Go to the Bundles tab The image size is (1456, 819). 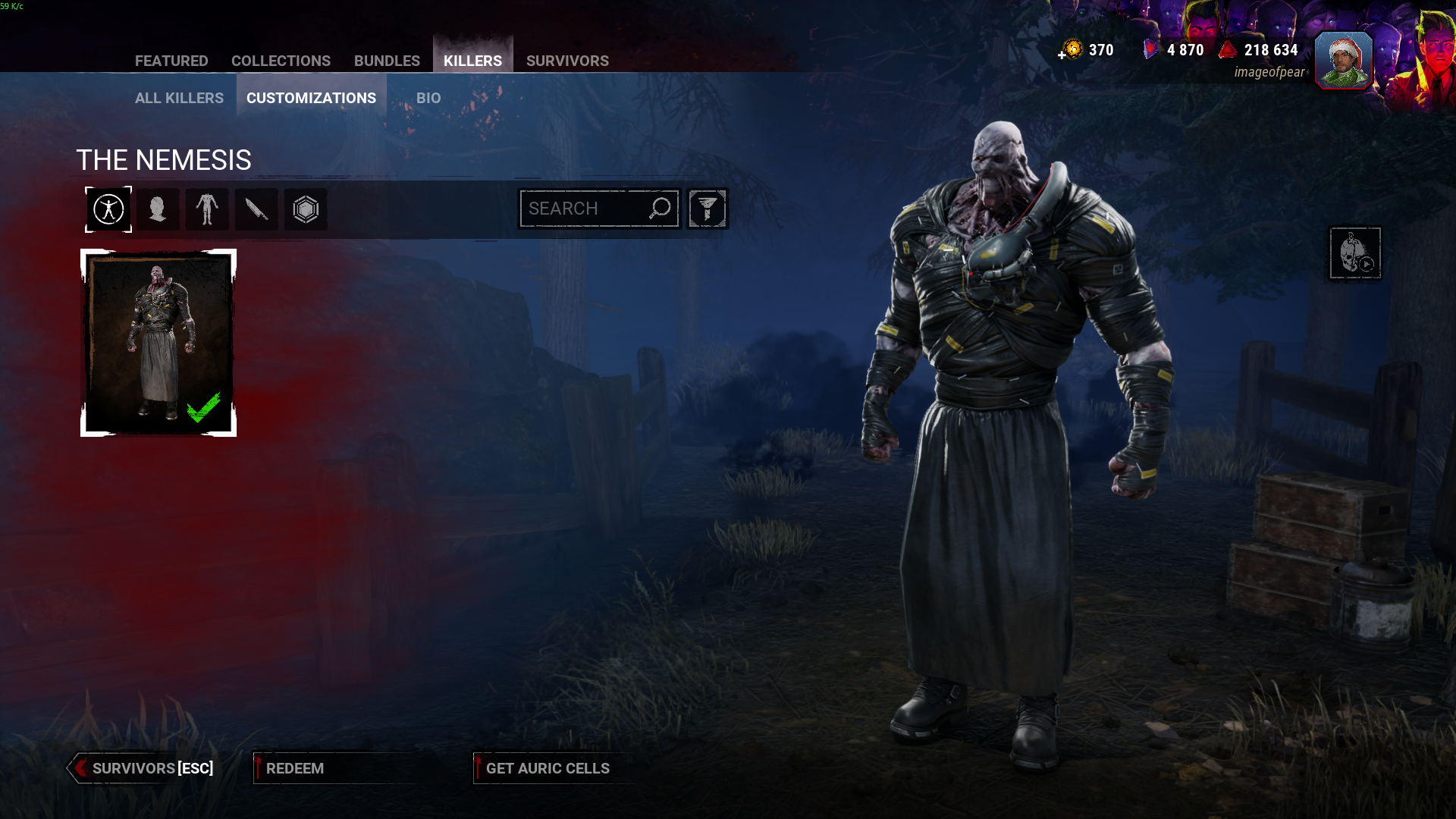click(387, 61)
